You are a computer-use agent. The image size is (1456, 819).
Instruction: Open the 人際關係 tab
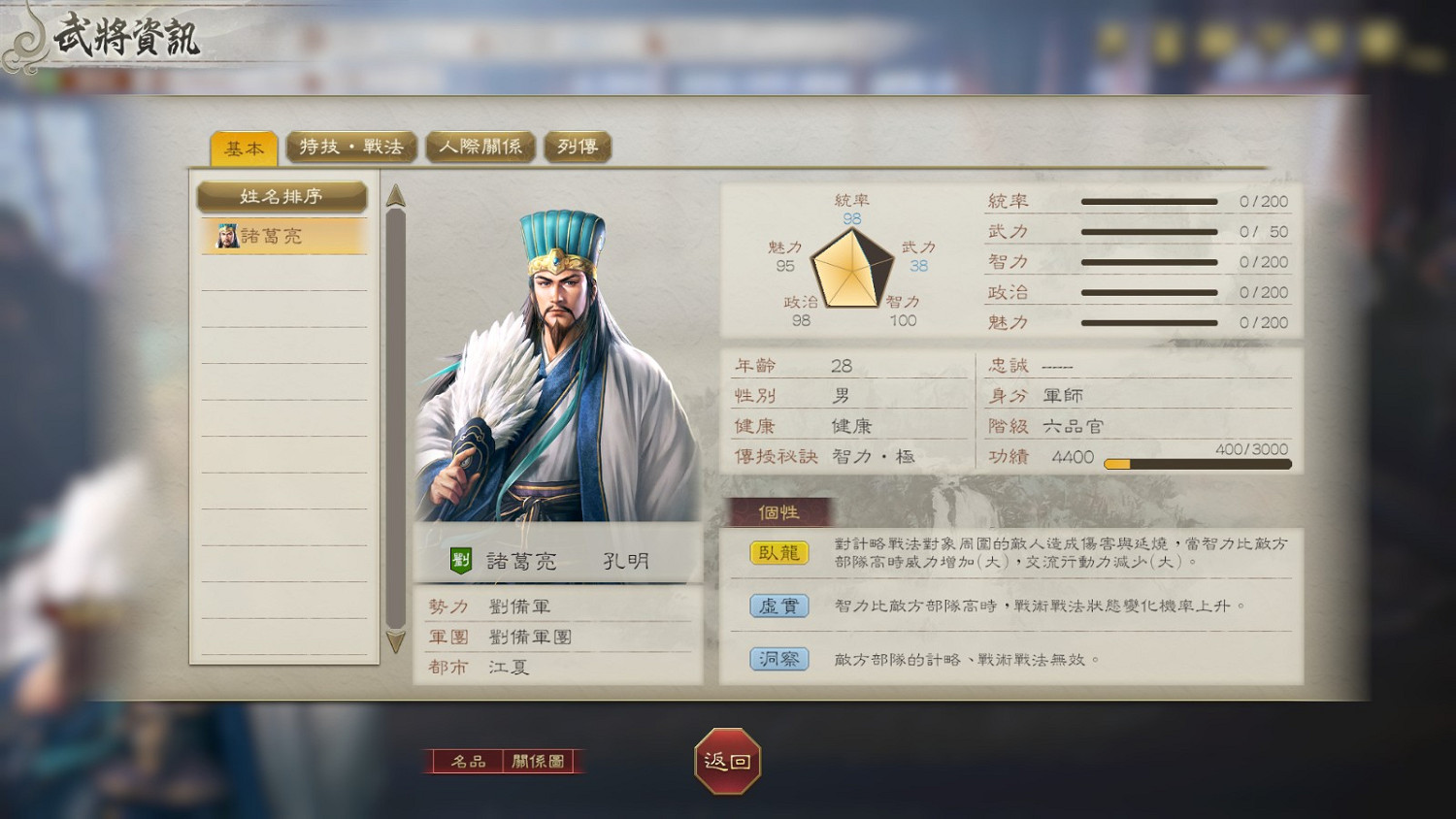pyautogui.click(x=480, y=147)
